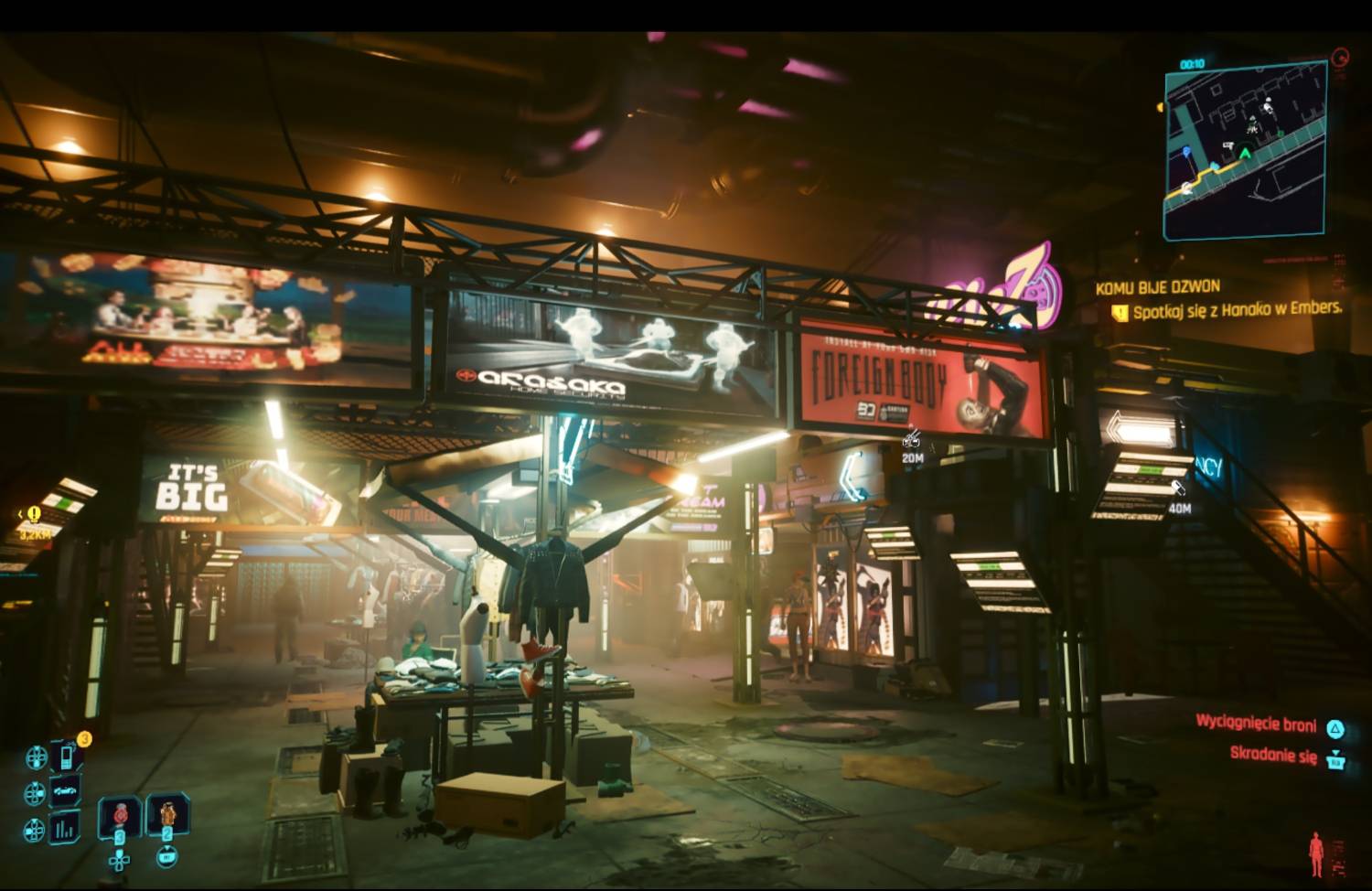Select the white gun marker on minimap
The height and width of the screenshot is (891, 1372).
pos(1228,146)
